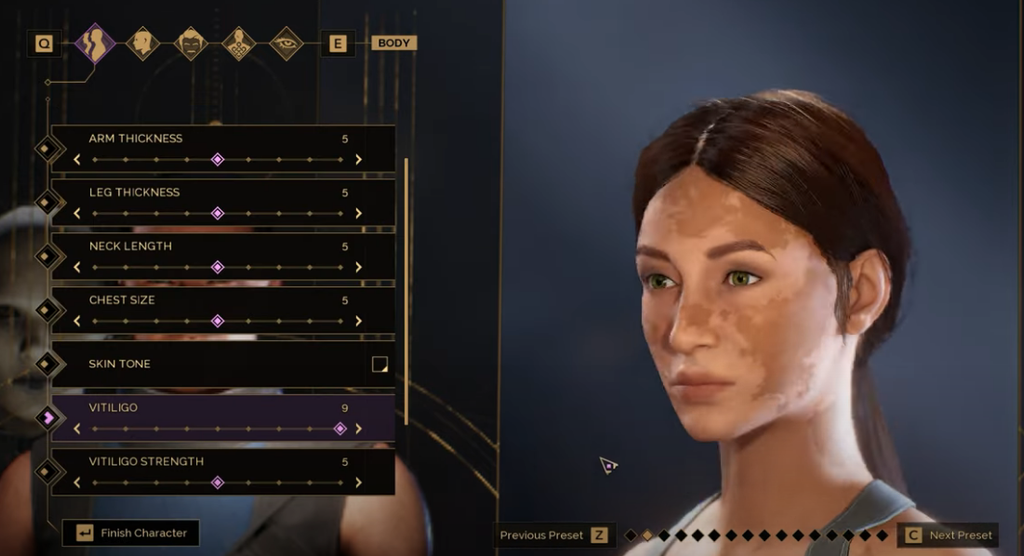Adjust the Neck Length slider handle
This screenshot has height=556, width=1024.
217,267
